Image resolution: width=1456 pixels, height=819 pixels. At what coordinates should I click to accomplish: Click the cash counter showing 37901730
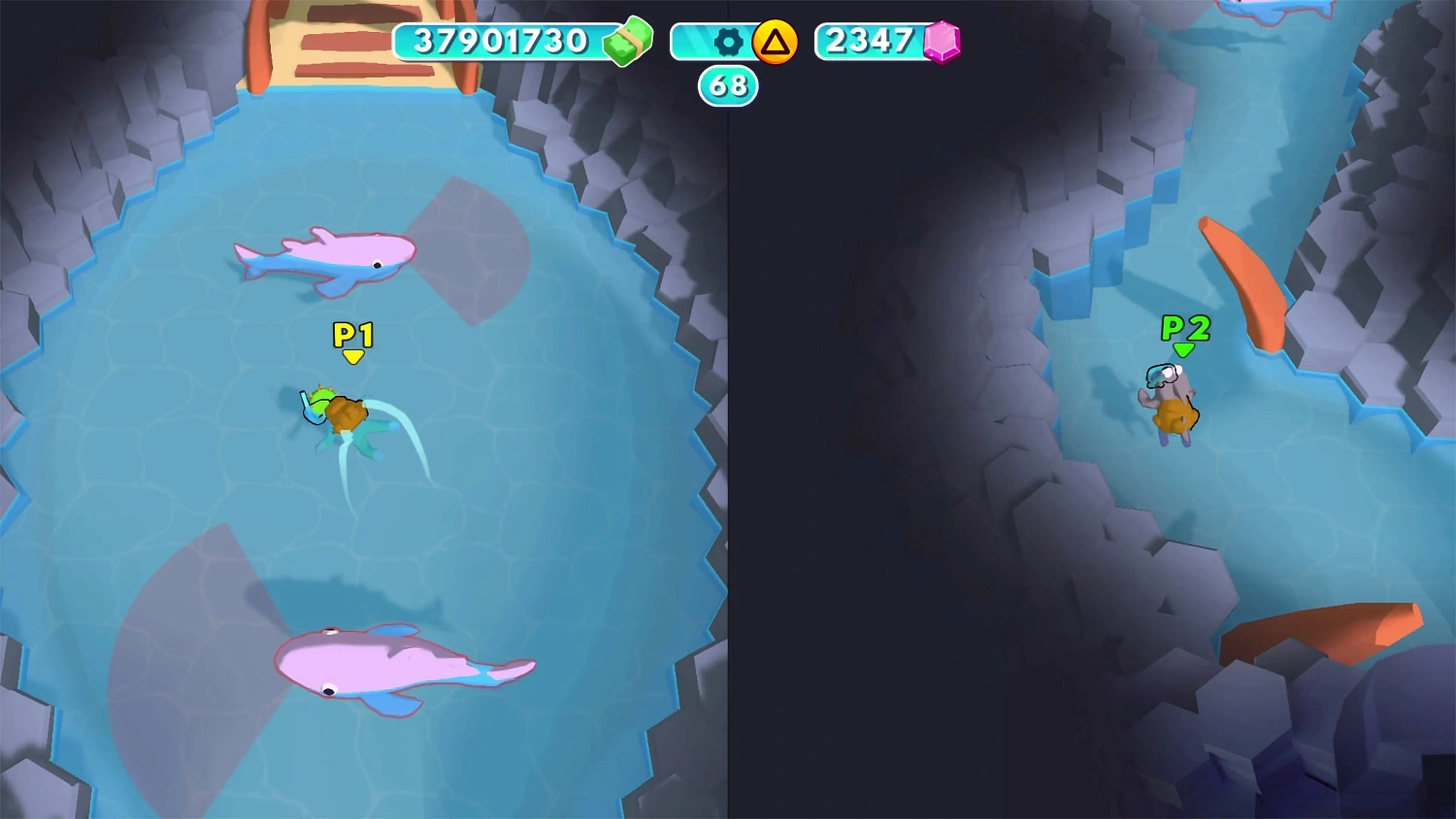[501, 41]
